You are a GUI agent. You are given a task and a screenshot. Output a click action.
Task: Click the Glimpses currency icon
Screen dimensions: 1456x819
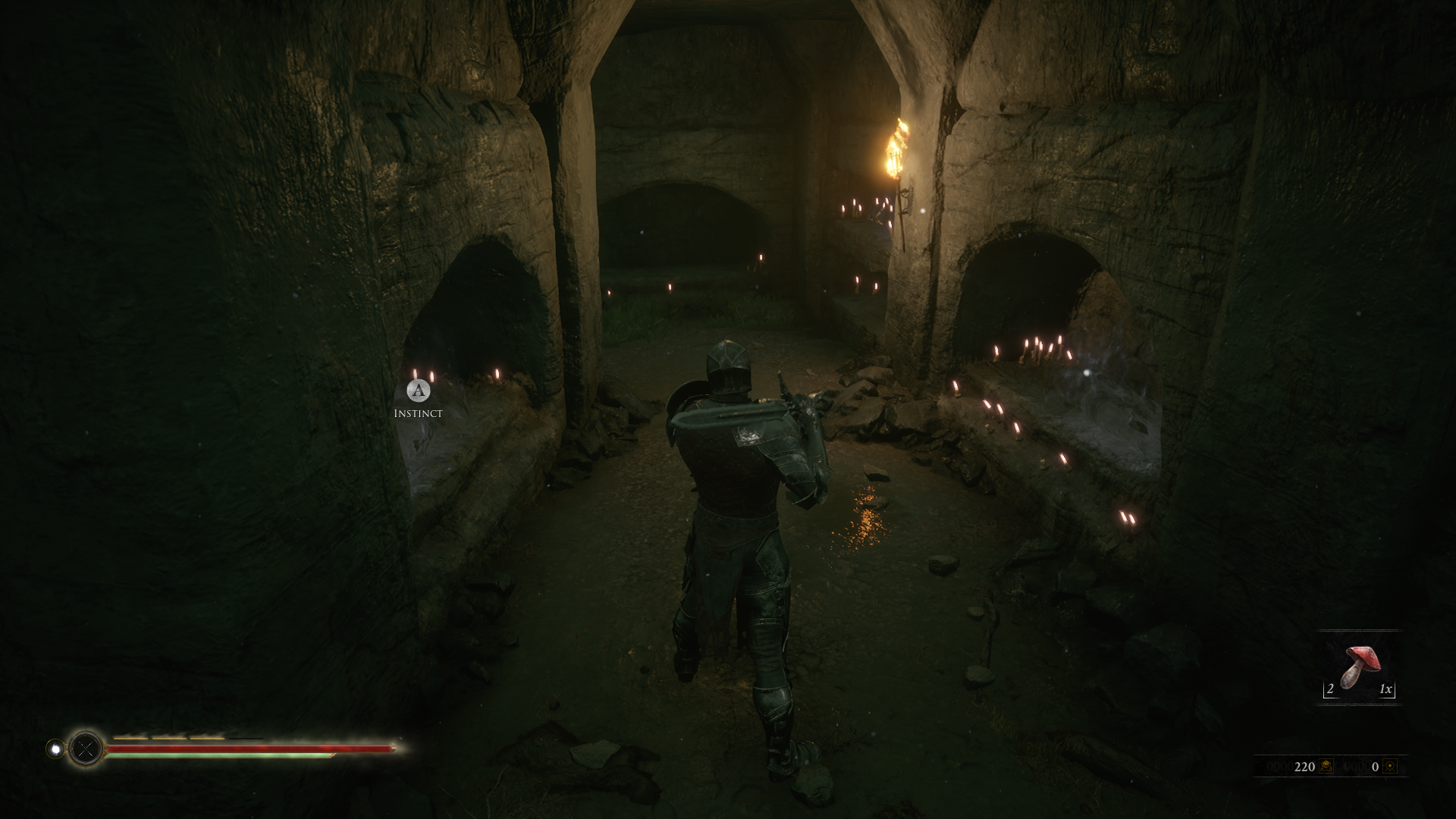click(x=1390, y=767)
